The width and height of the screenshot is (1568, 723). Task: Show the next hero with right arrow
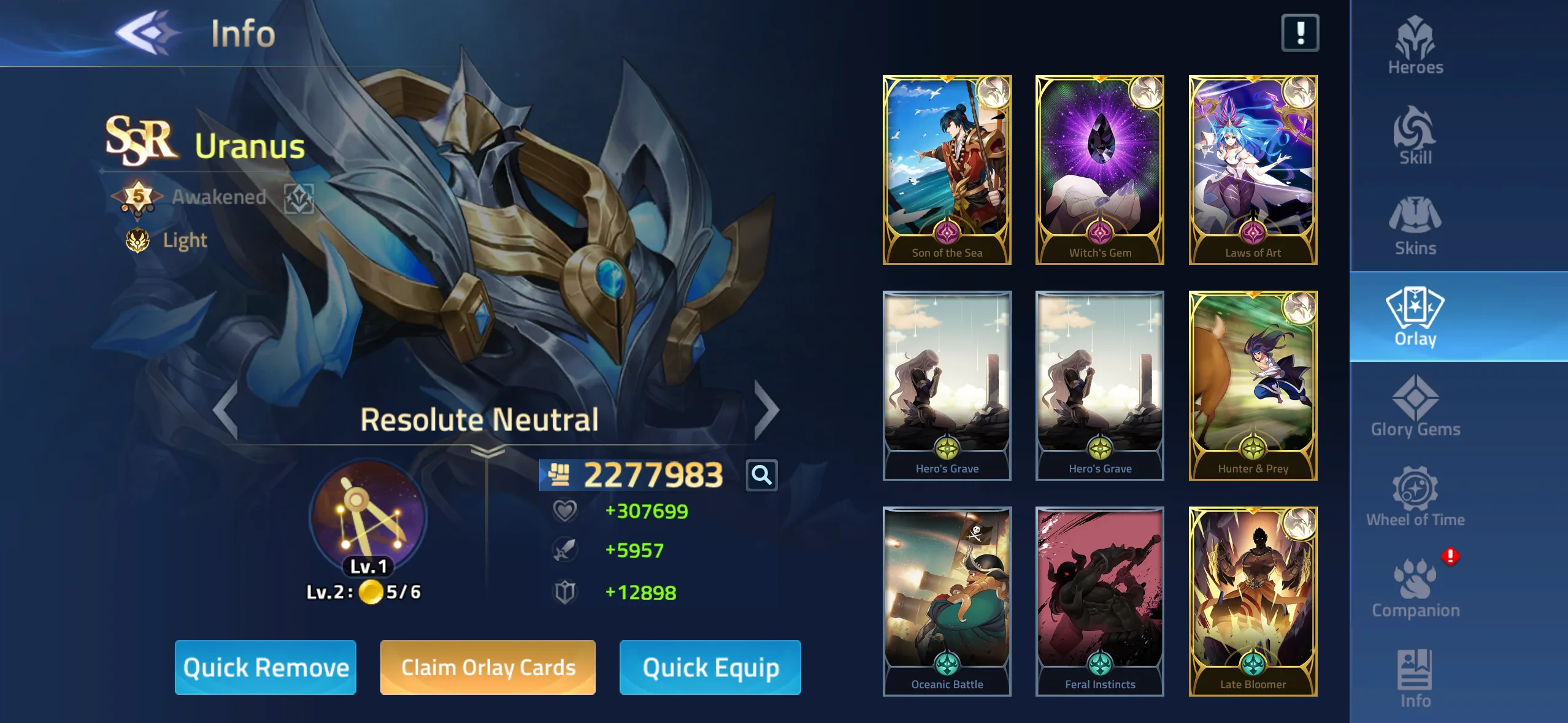coord(766,410)
